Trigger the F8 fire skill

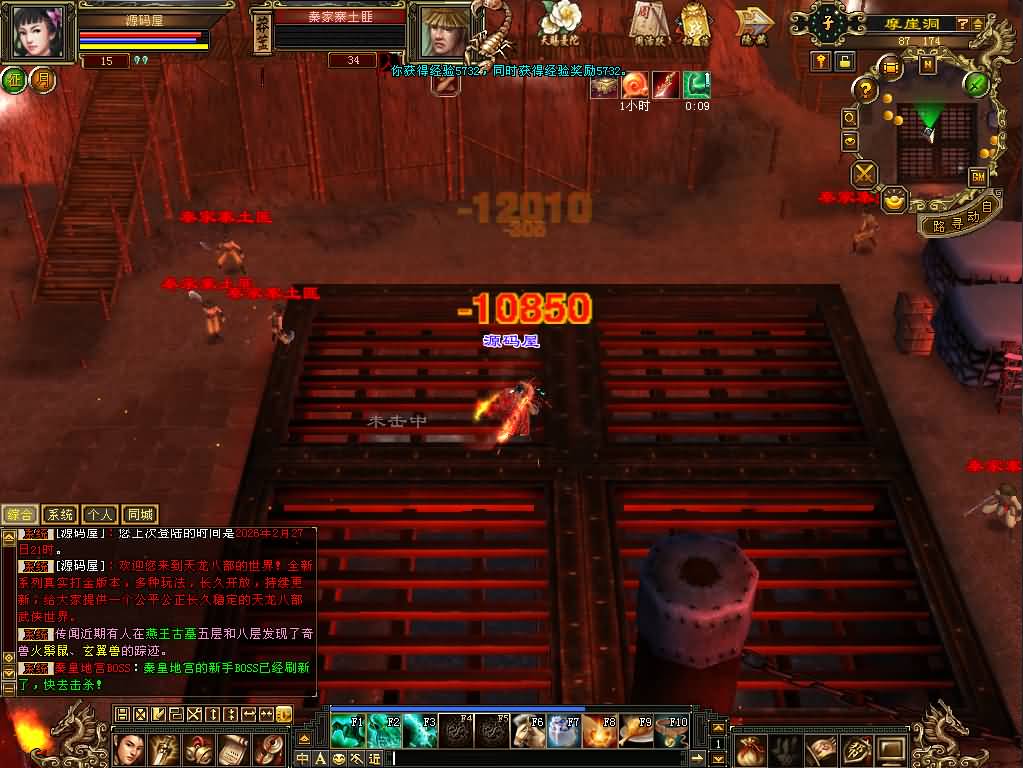[x=601, y=730]
